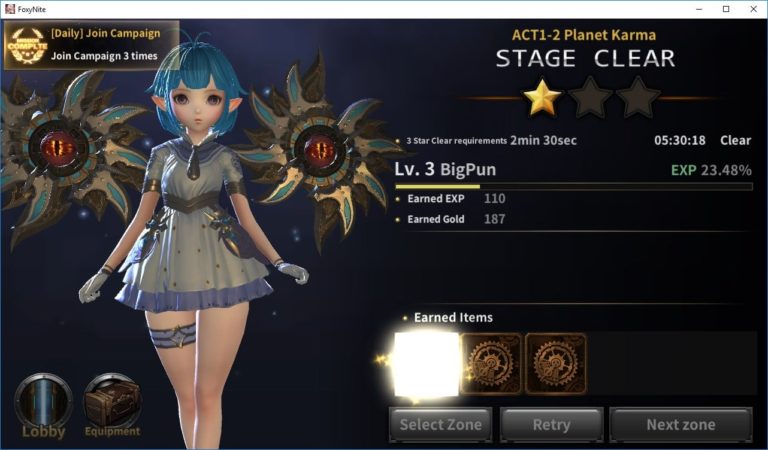768x450 pixels.
Task: Return to the Lobby
Action: pos(44,406)
